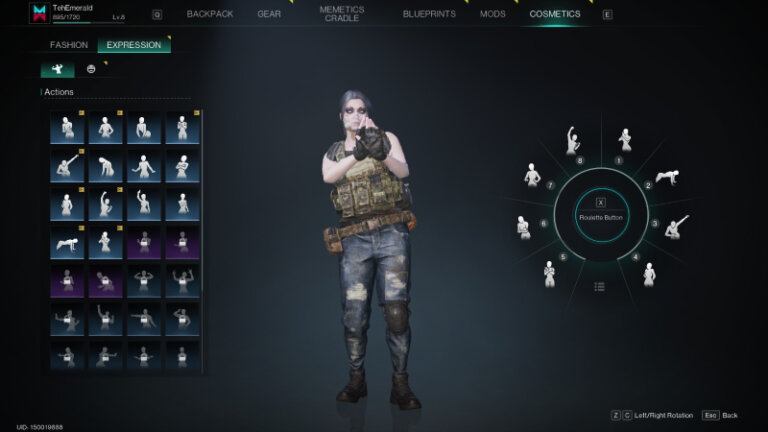Viewport: 768px width, 432px height.
Task: Pick the pointing emote in roulette slot 3
Action: click(x=678, y=227)
